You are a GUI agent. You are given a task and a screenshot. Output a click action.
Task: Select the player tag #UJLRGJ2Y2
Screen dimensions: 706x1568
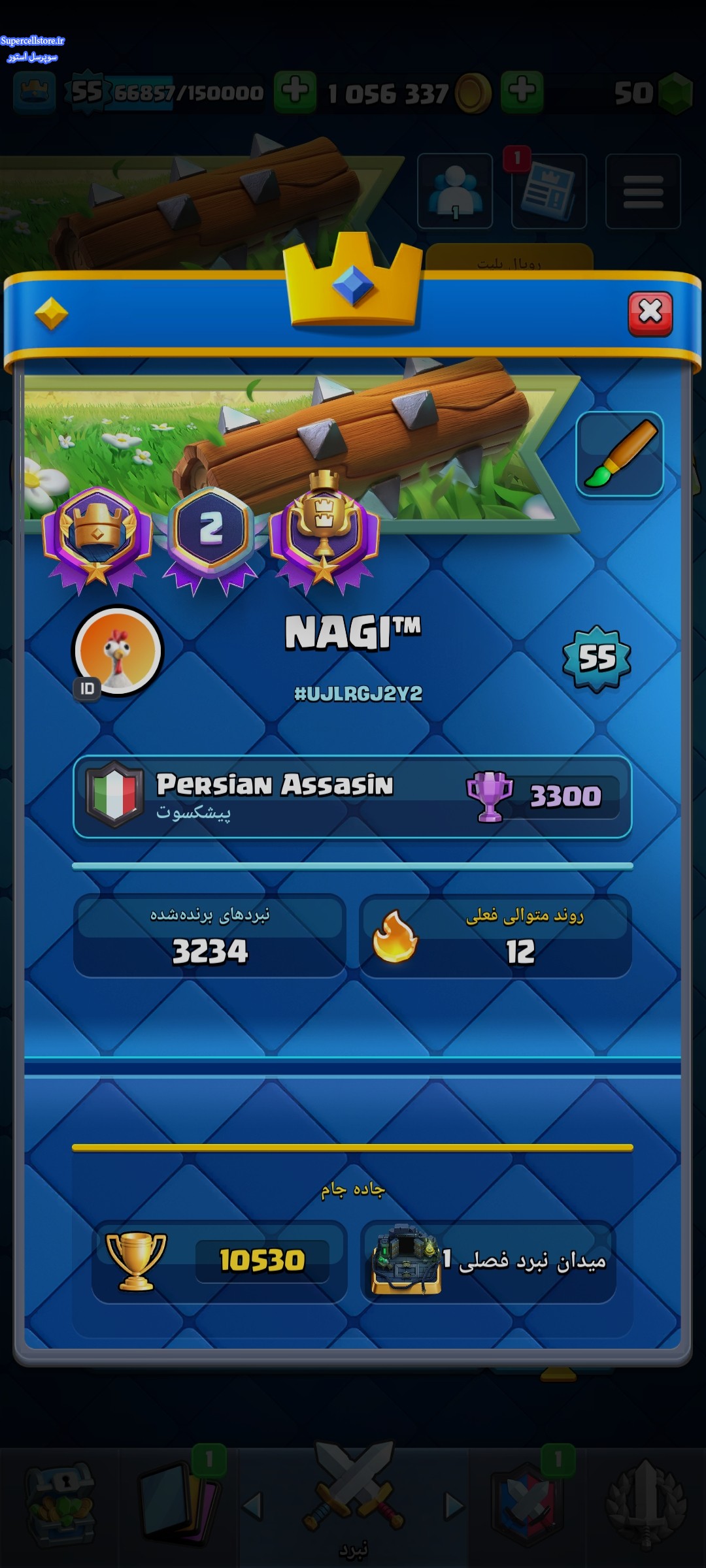coord(358,693)
